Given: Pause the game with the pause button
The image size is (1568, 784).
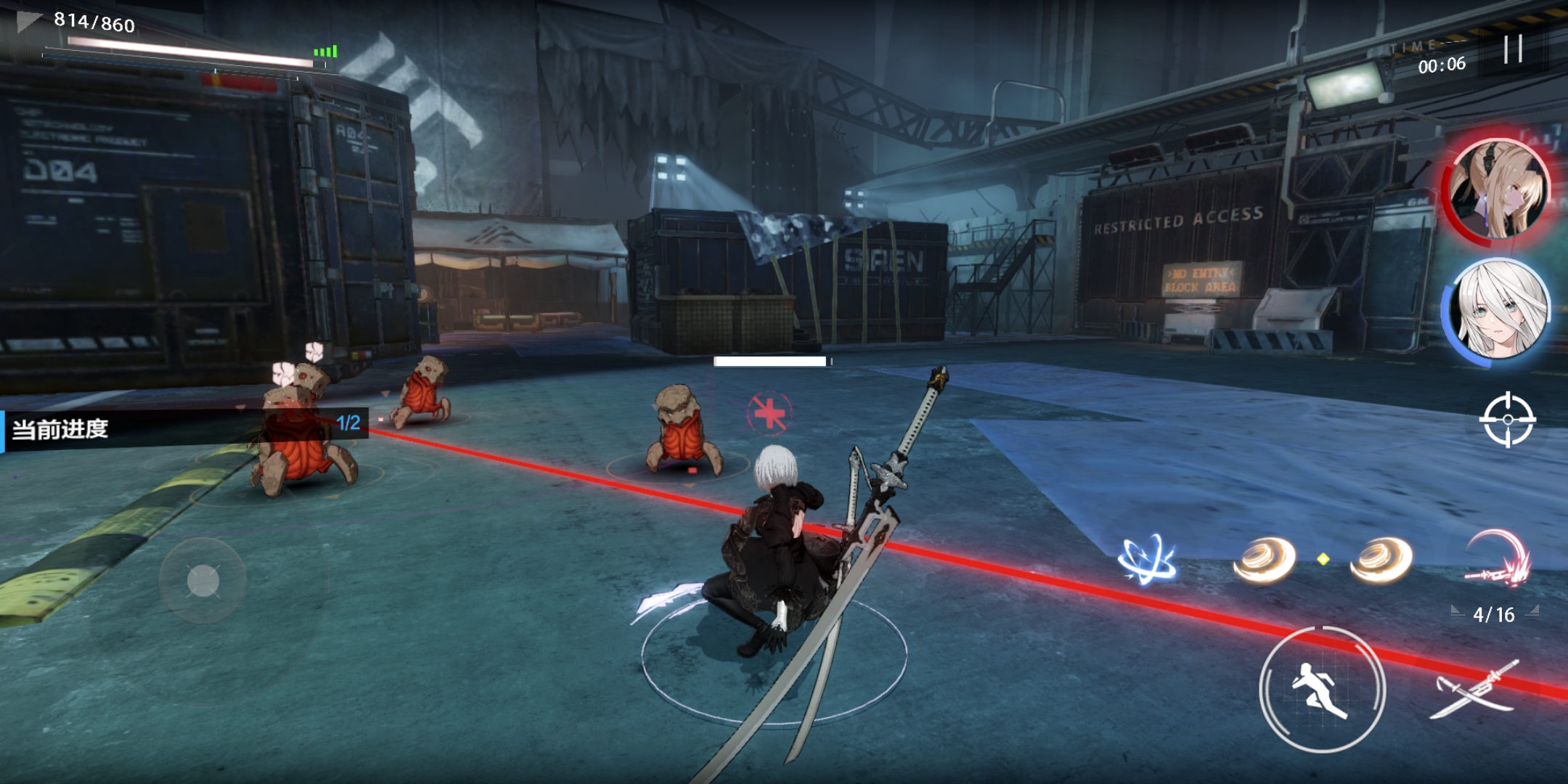Looking at the screenshot, I should [x=1513, y=49].
